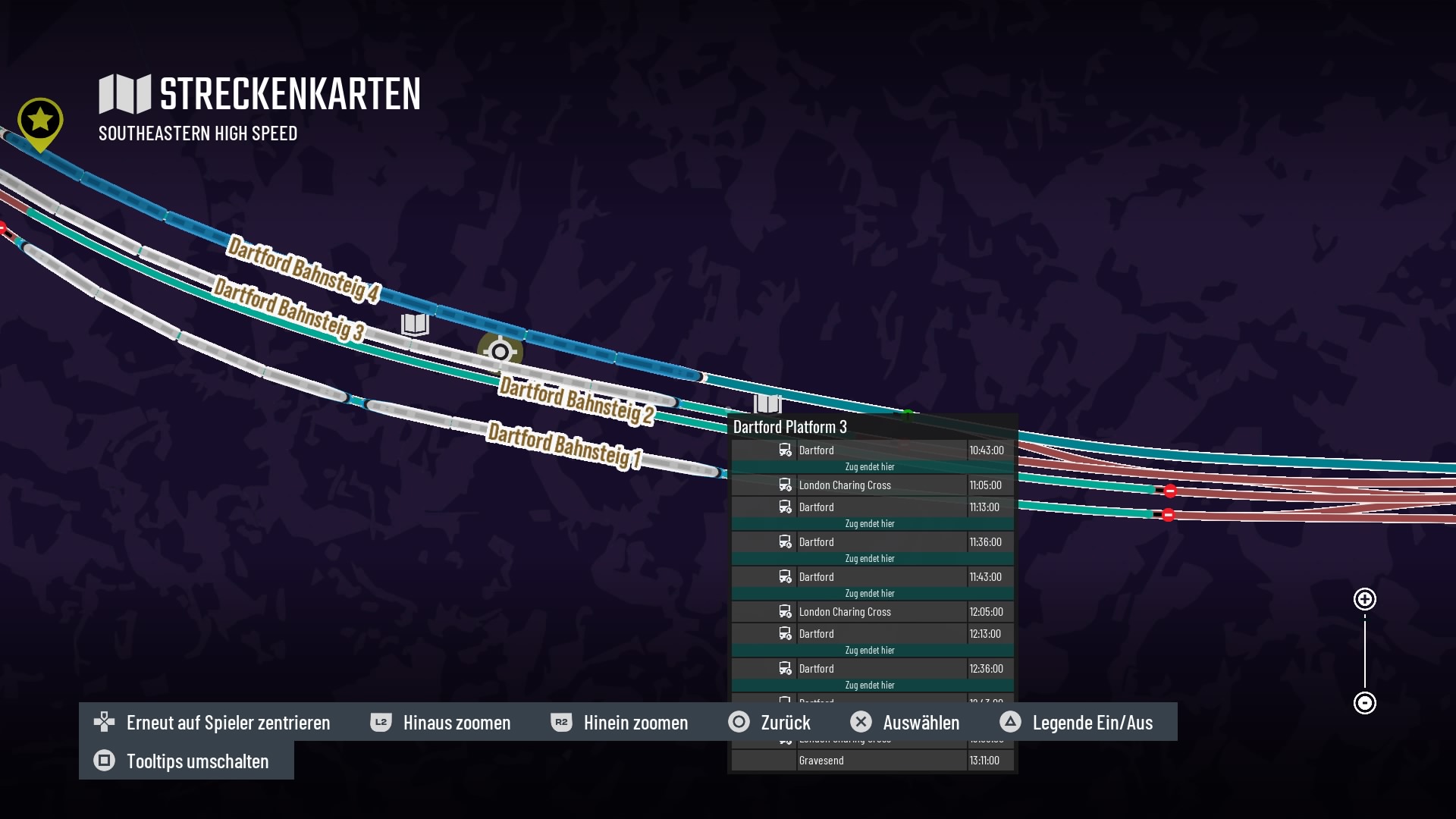Select the 11:43:00 Dartford timetable row
Image resolution: width=1456 pixels, height=819 pixels.
click(872, 577)
